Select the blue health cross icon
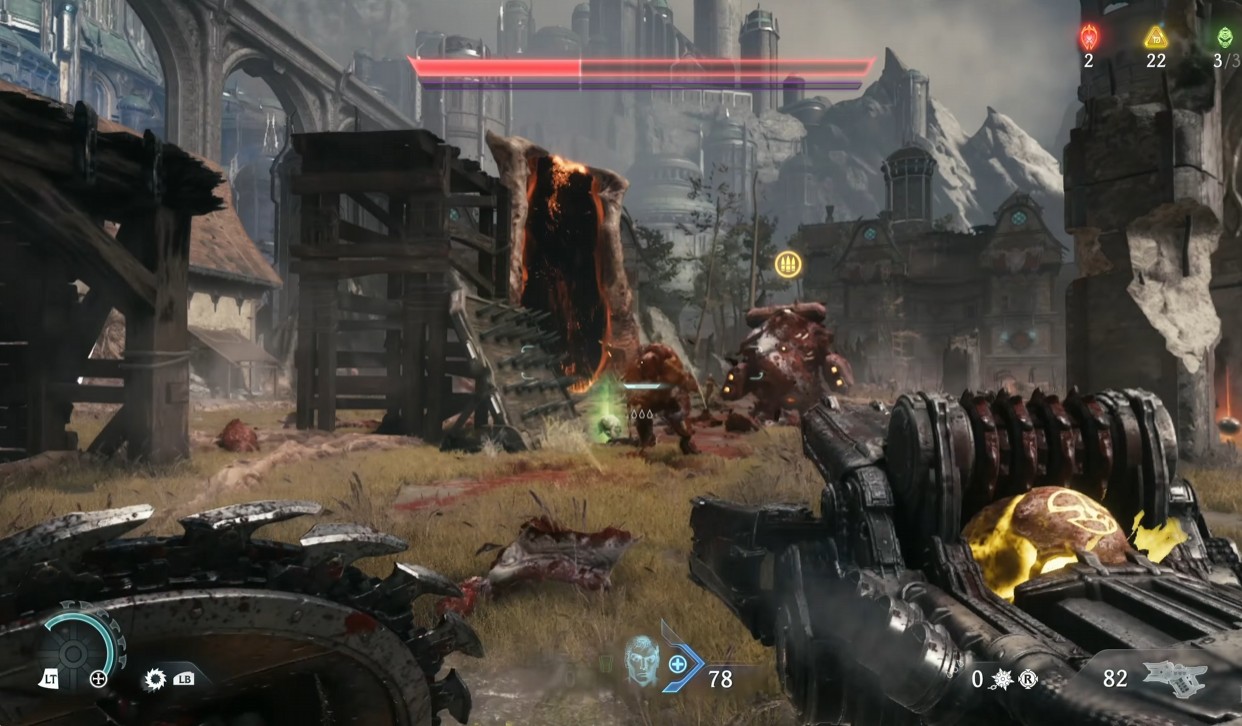1242x726 pixels. click(678, 663)
